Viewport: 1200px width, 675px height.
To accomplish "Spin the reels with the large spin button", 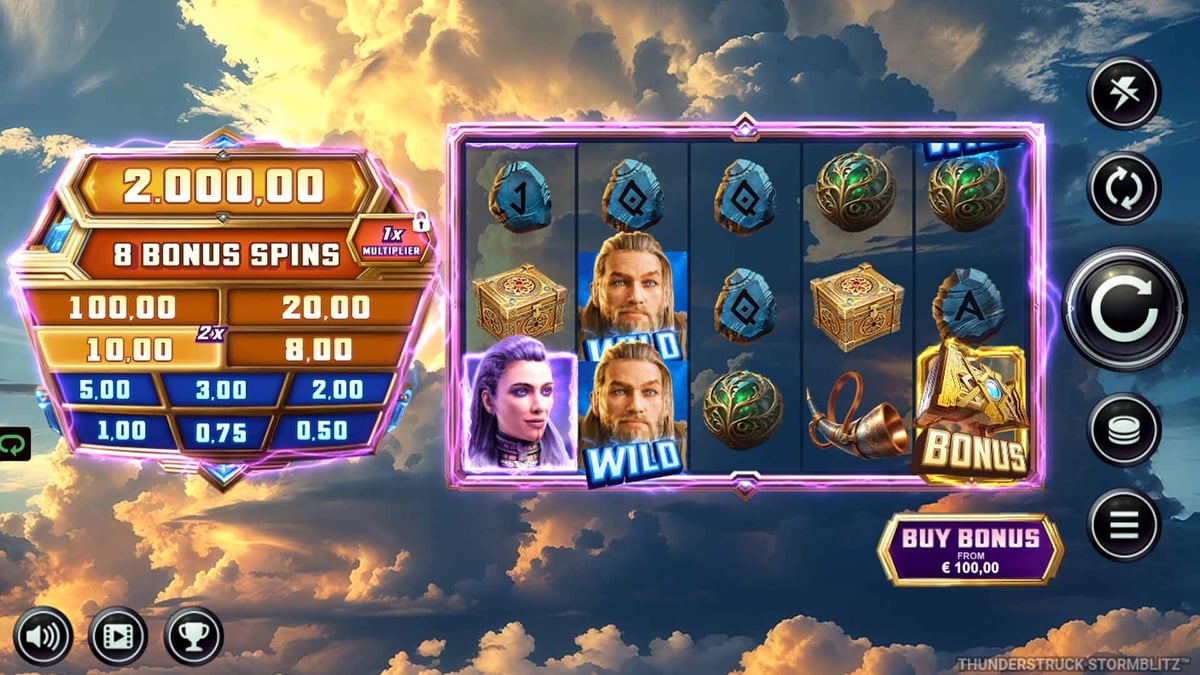I will pyautogui.click(x=1124, y=309).
